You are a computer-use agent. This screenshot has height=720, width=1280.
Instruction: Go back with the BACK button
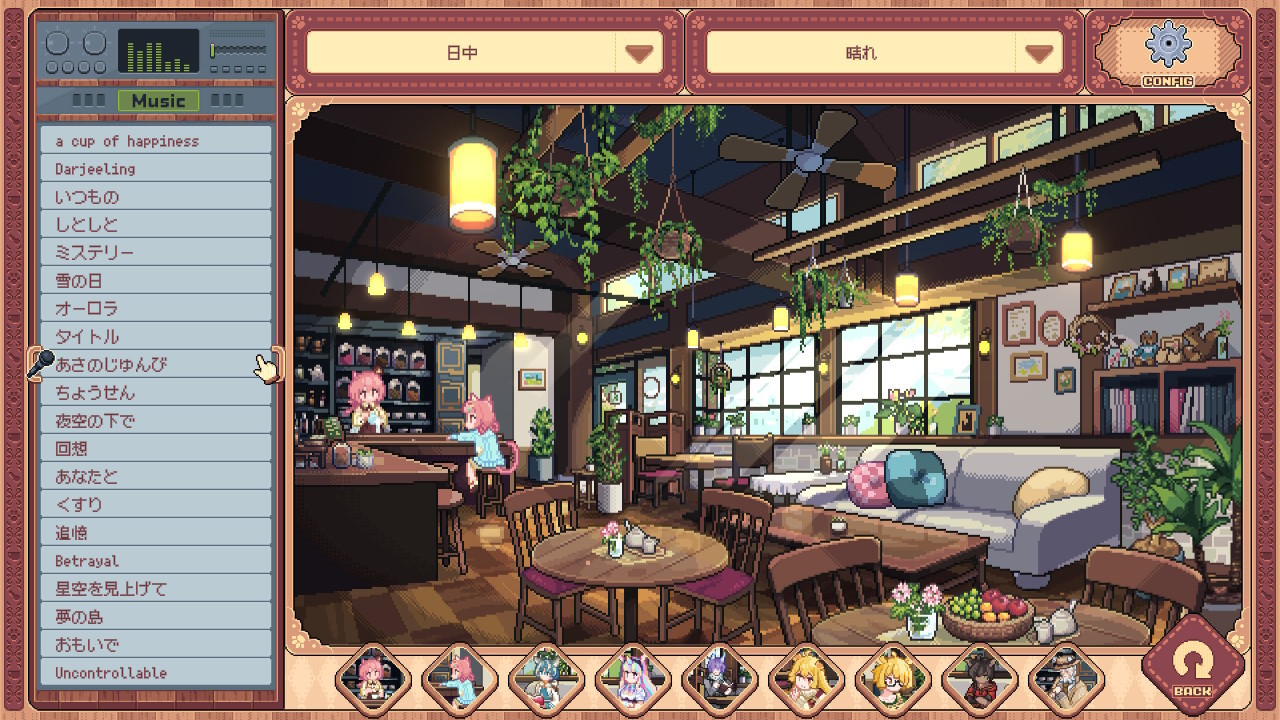pos(1192,665)
